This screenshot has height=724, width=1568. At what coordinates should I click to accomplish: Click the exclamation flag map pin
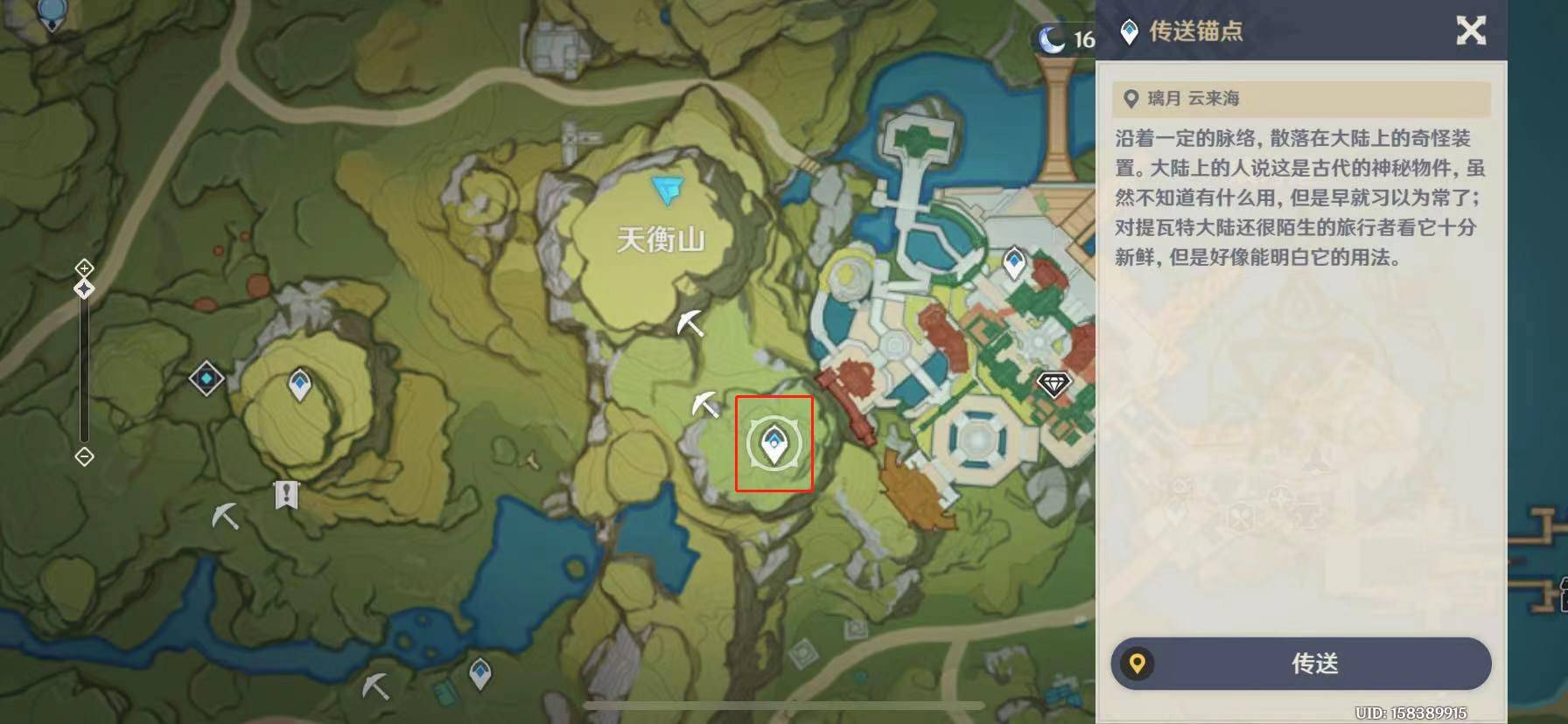tap(286, 495)
